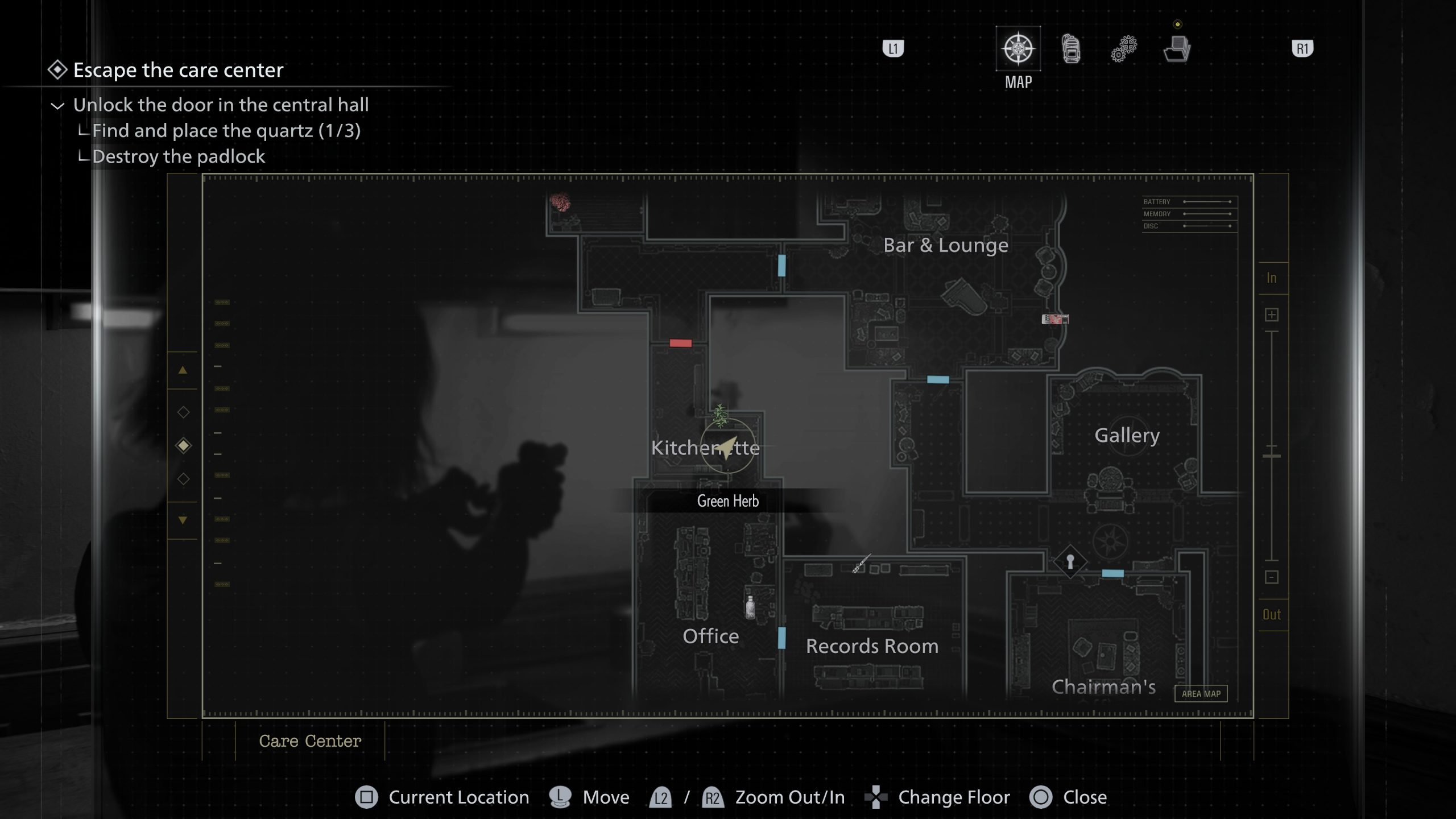This screenshot has height=819, width=1456.
Task: Collapse the central hall objective chevron
Action: point(57,106)
